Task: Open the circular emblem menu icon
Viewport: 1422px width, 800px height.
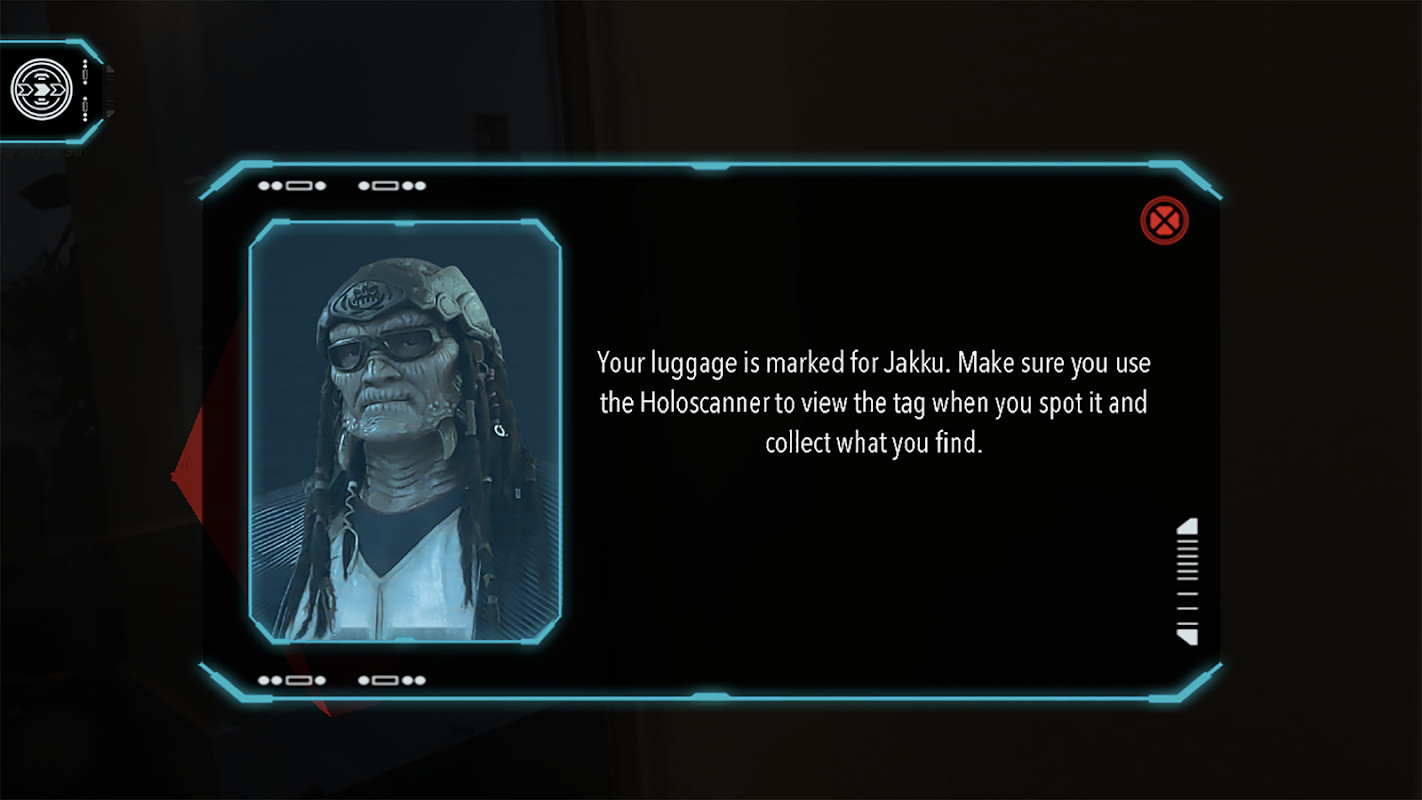Action: pyautogui.click(x=42, y=89)
